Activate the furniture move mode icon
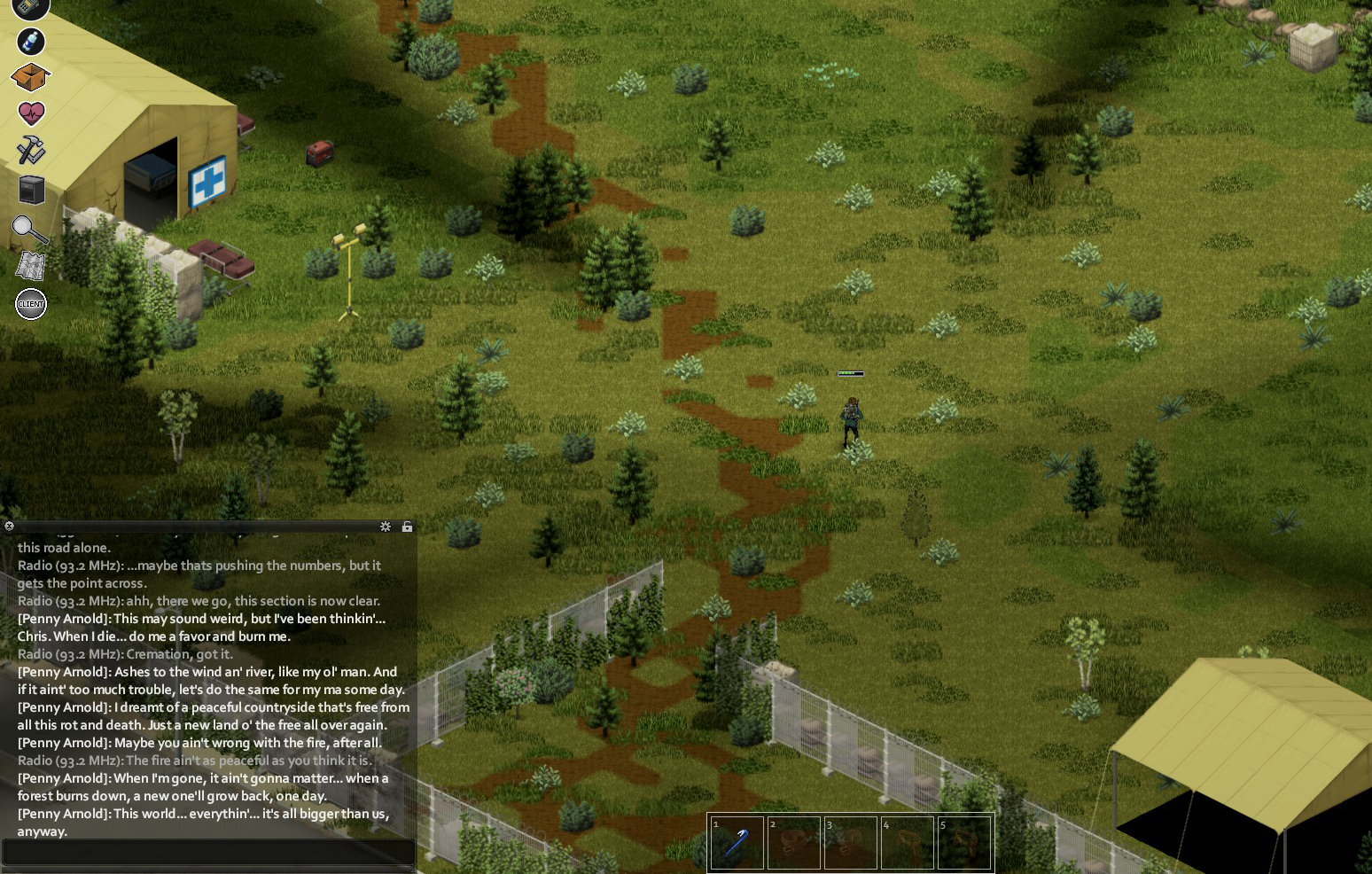This screenshot has height=874, width=1372. (x=31, y=190)
